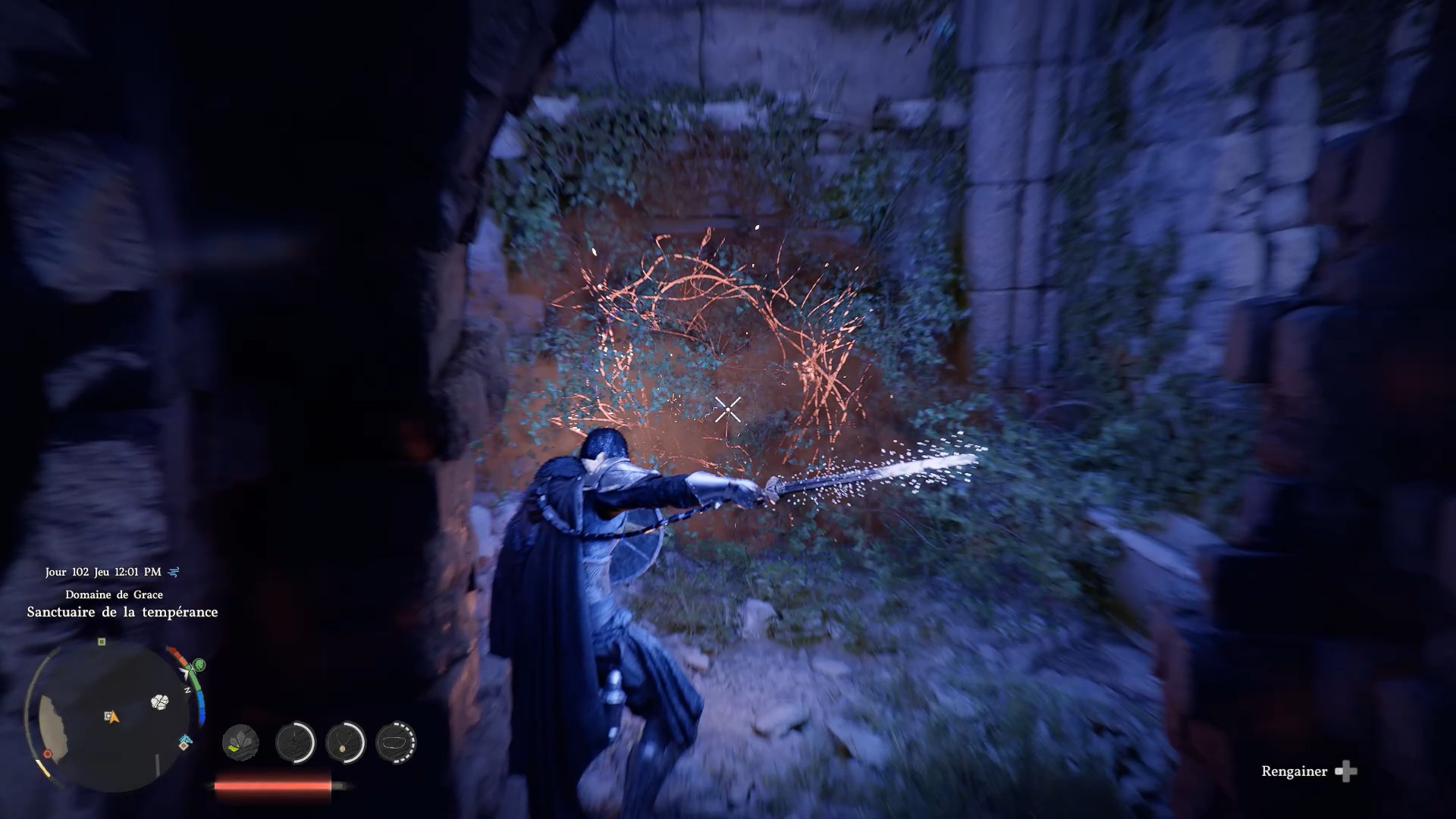
Task: Select the ring equipment slot
Action: pos(396,742)
